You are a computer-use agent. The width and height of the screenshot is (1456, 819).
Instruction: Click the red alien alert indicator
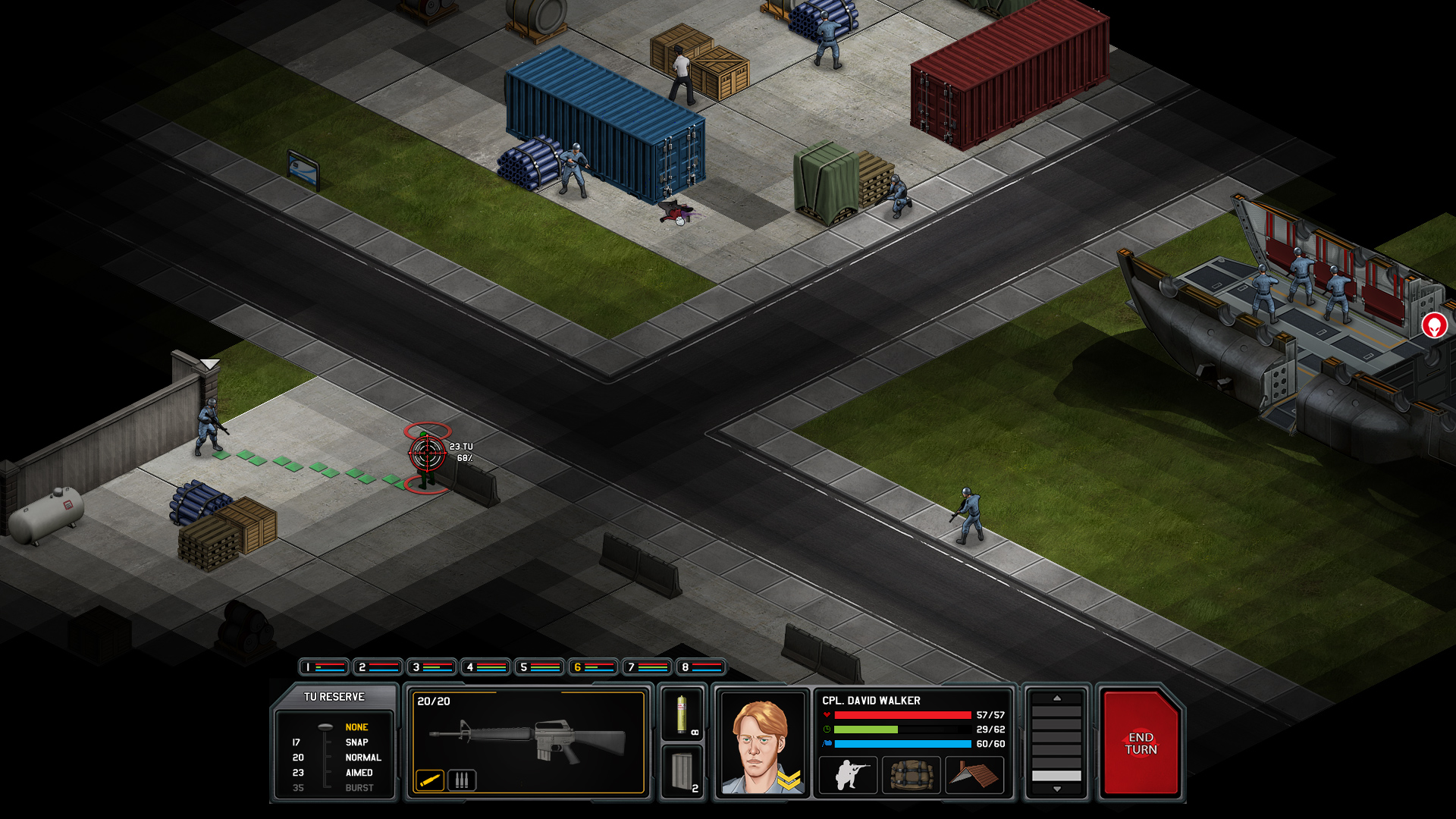(x=1433, y=325)
